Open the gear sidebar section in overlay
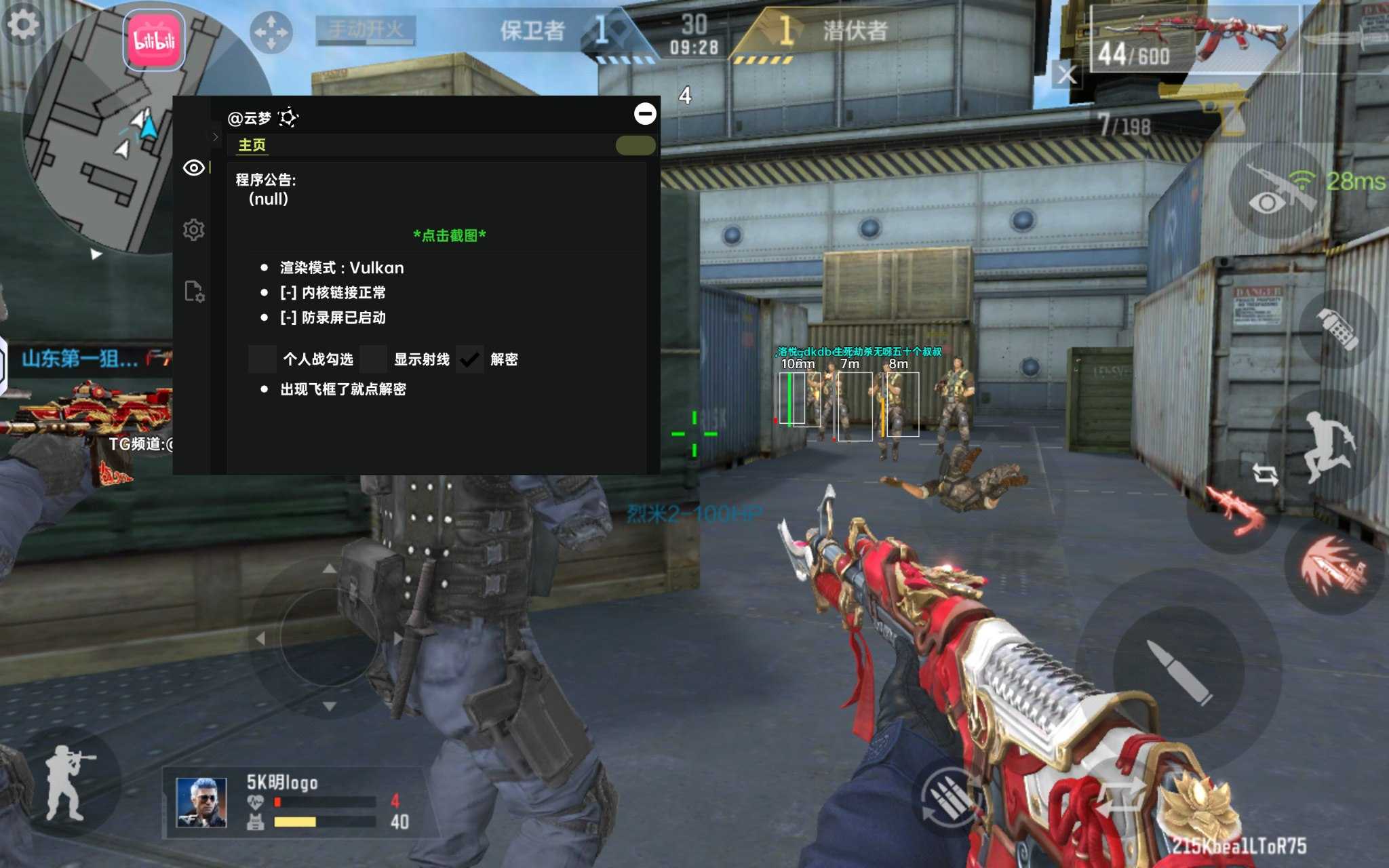Viewport: 1389px width, 868px height. pyautogui.click(x=194, y=230)
